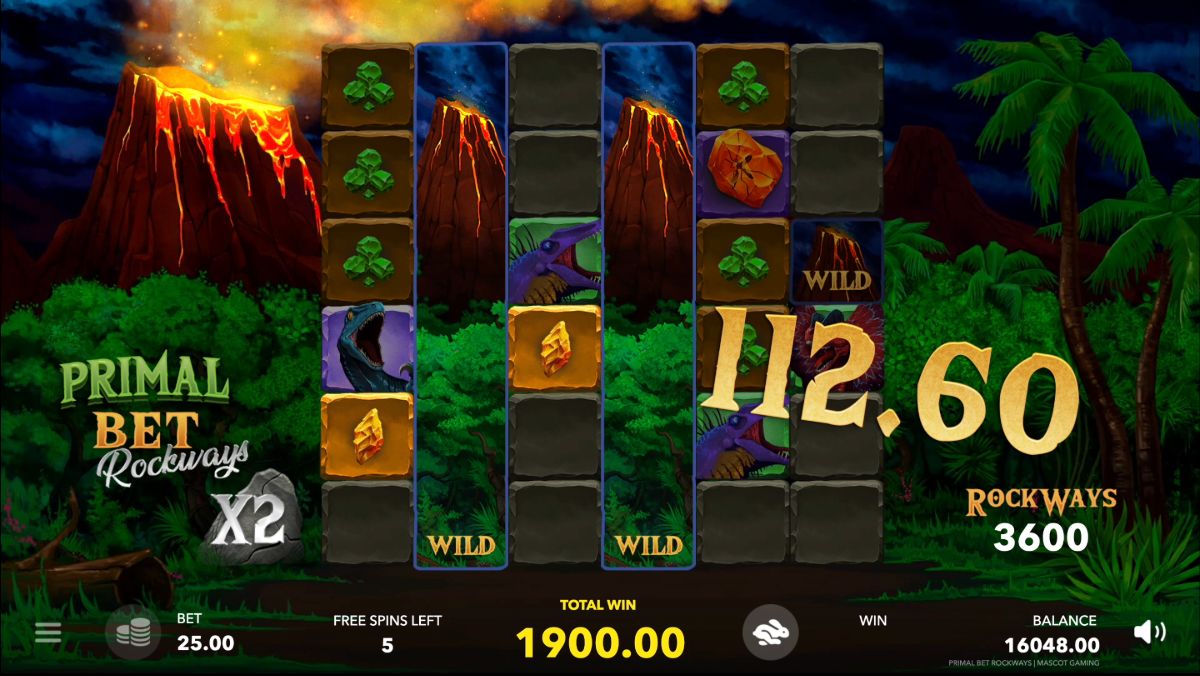Mute the sound speaker icon
Screen dimensions: 1200x676
tap(1149, 631)
